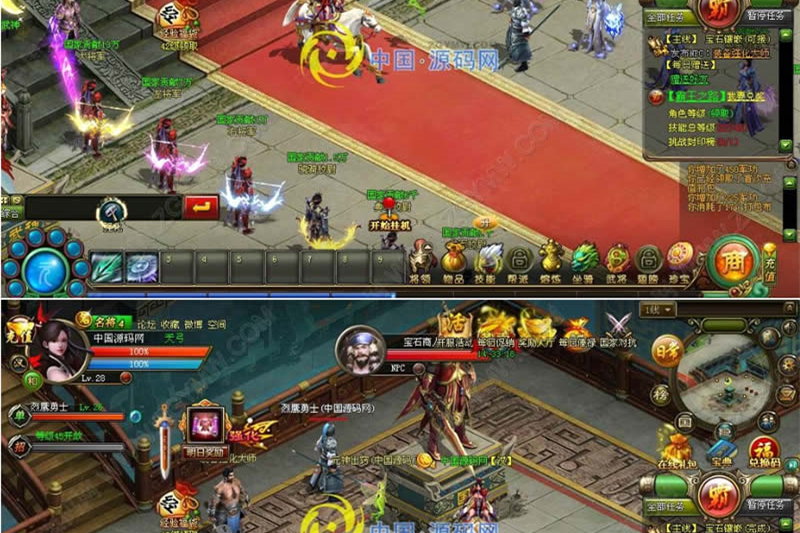Click the red return arrow button
Screen dimensions: 800x533
202,206
